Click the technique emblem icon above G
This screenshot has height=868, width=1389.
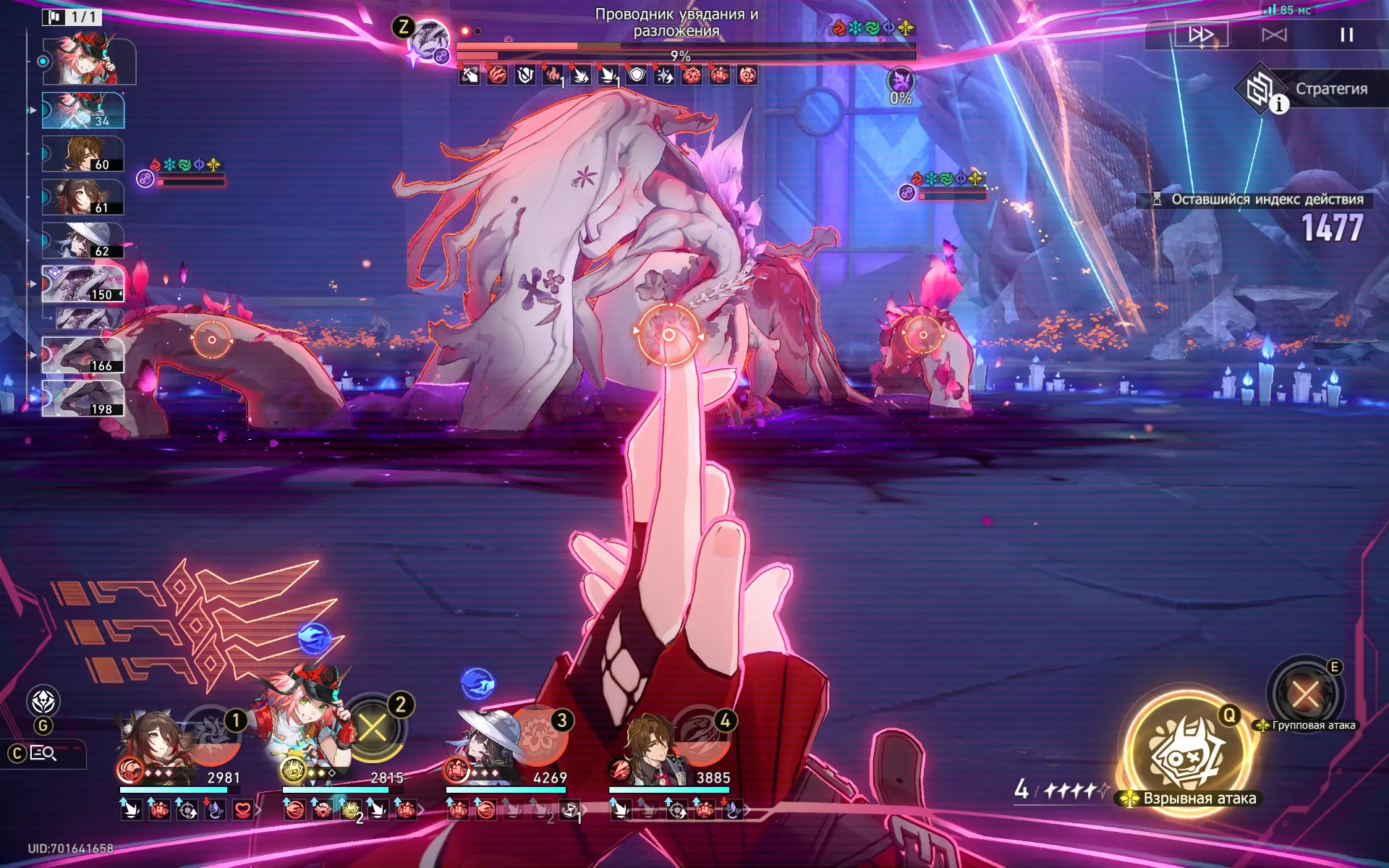[43, 701]
